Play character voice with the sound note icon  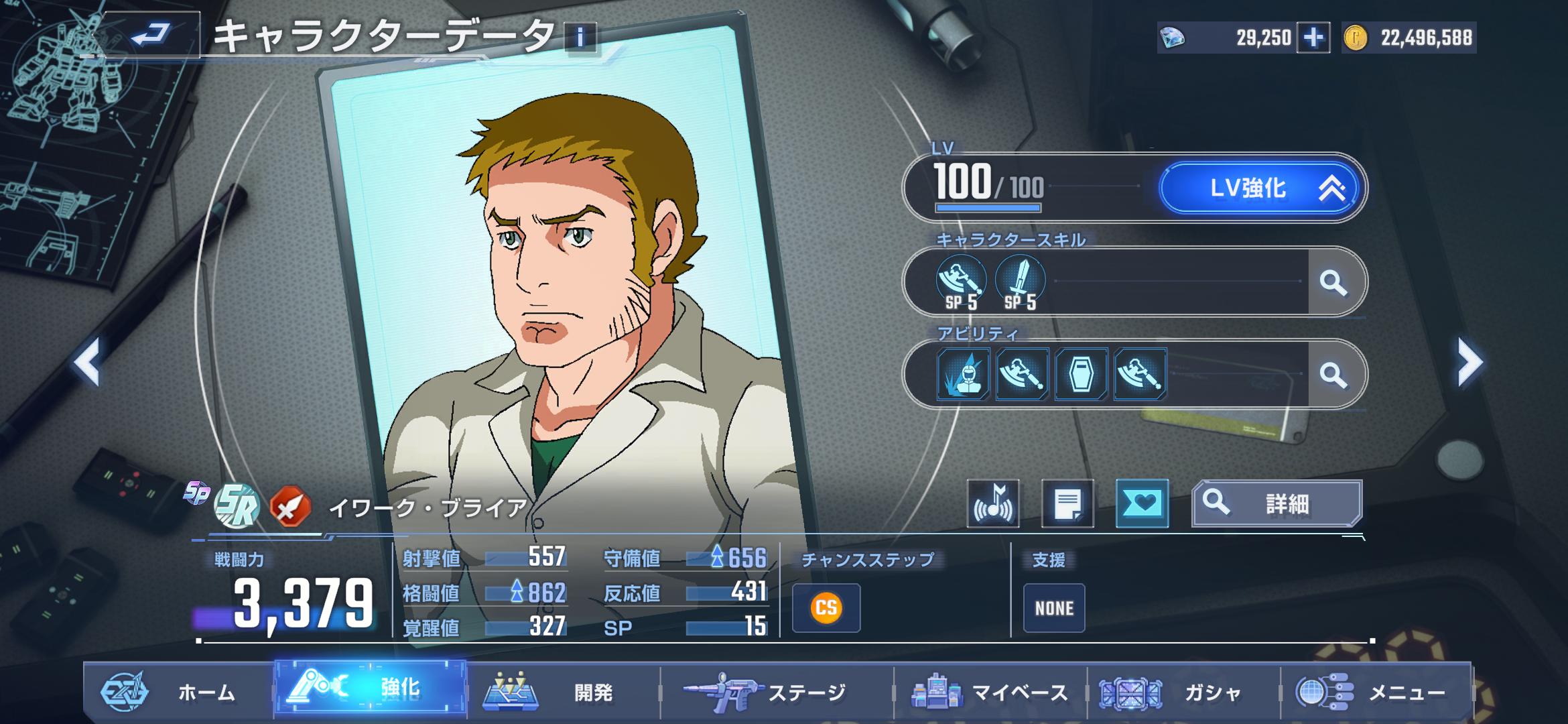click(x=993, y=504)
